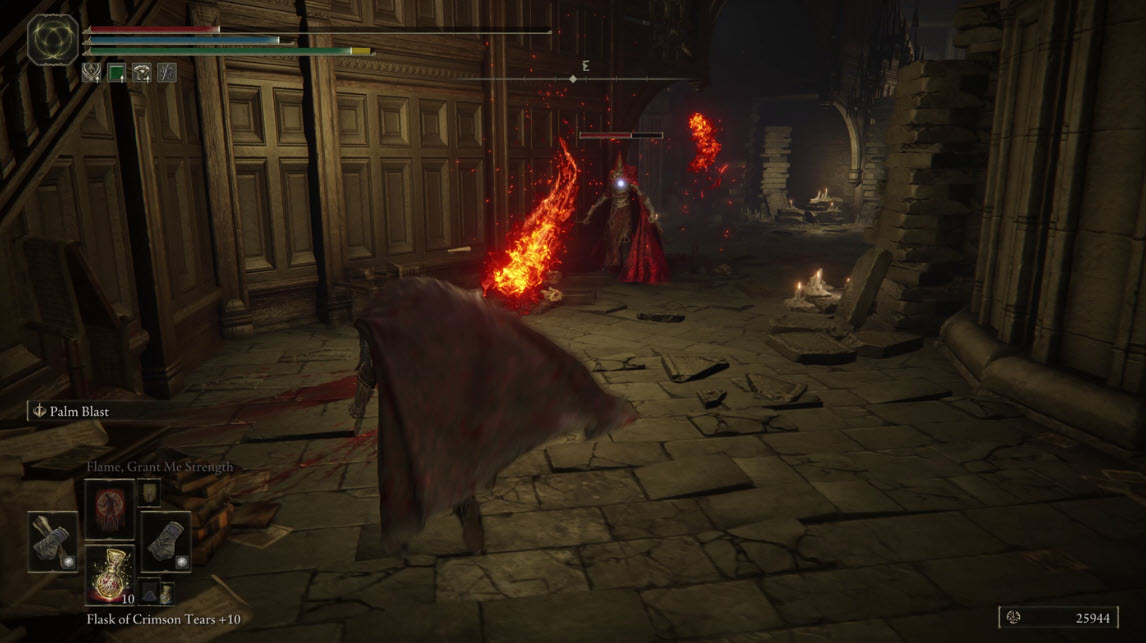Viewport: 1146px width, 643px height.
Task: Inspect the winged buff status icon
Action: pyautogui.click(x=91, y=72)
